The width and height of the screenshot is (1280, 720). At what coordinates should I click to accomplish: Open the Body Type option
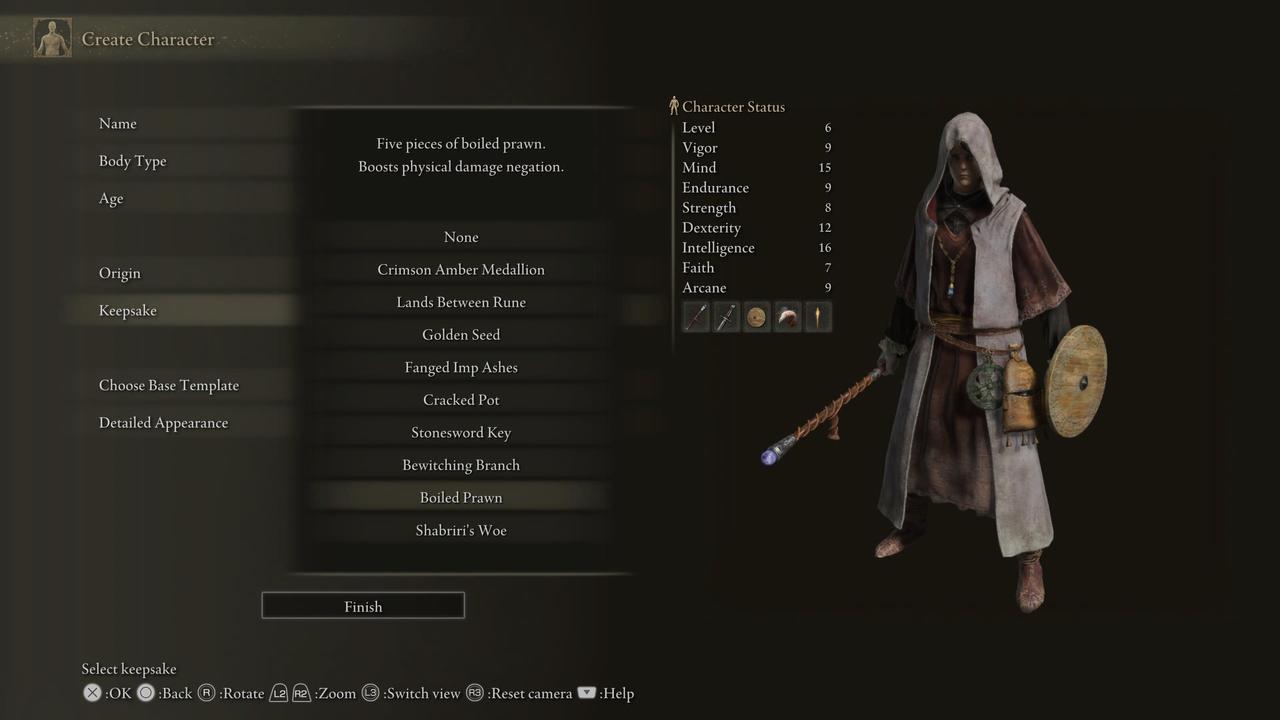pyautogui.click(x=130, y=160)
